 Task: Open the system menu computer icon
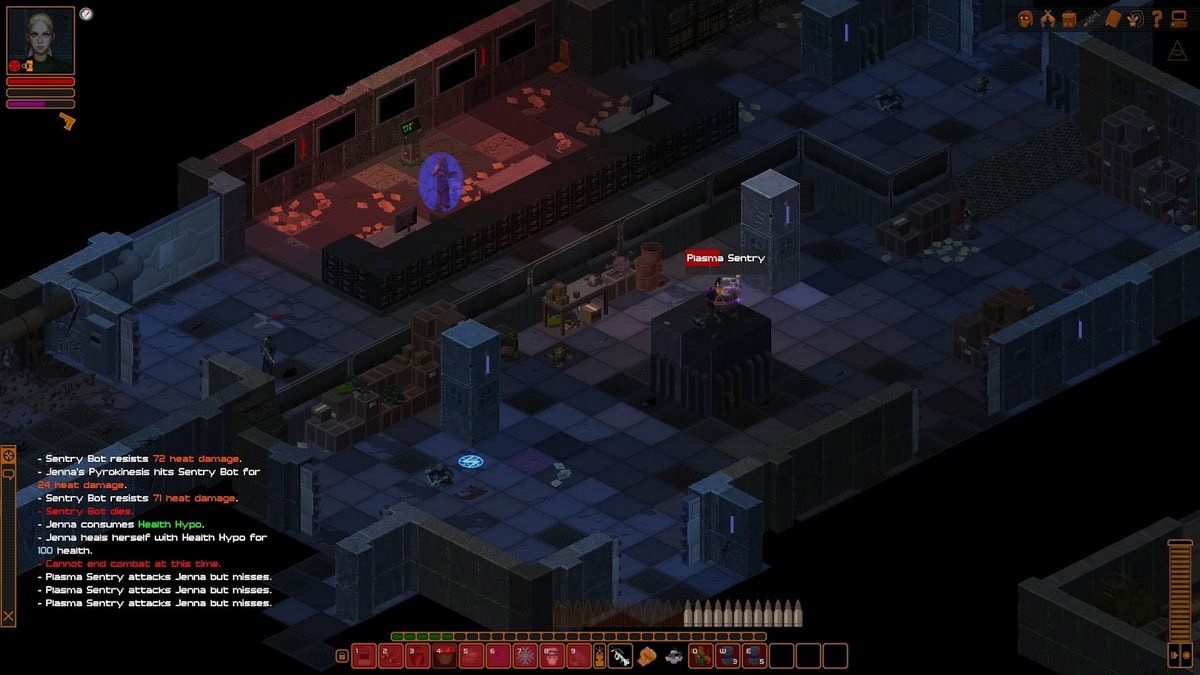[1179, 18]
